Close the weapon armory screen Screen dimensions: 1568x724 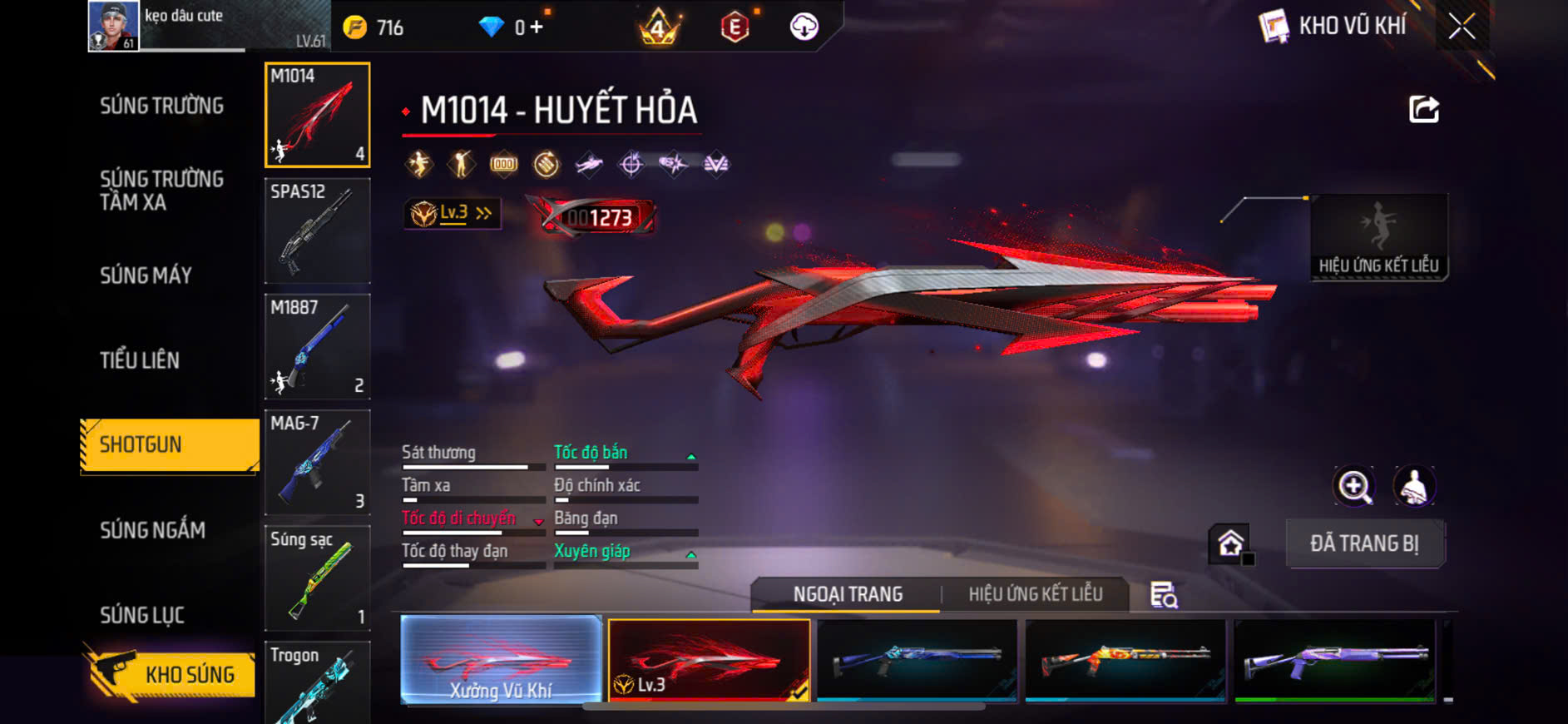pyautogui.click(x=1462, y=27)
